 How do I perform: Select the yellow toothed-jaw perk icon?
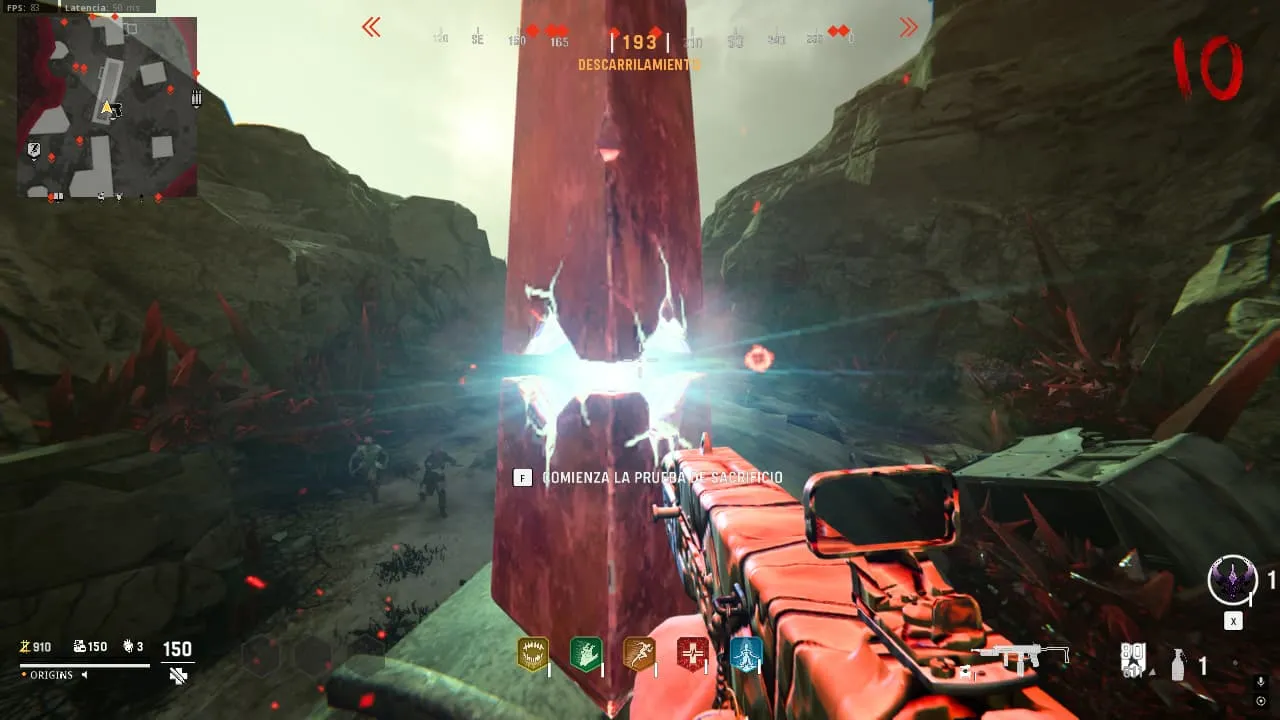(x=532, y=654)
